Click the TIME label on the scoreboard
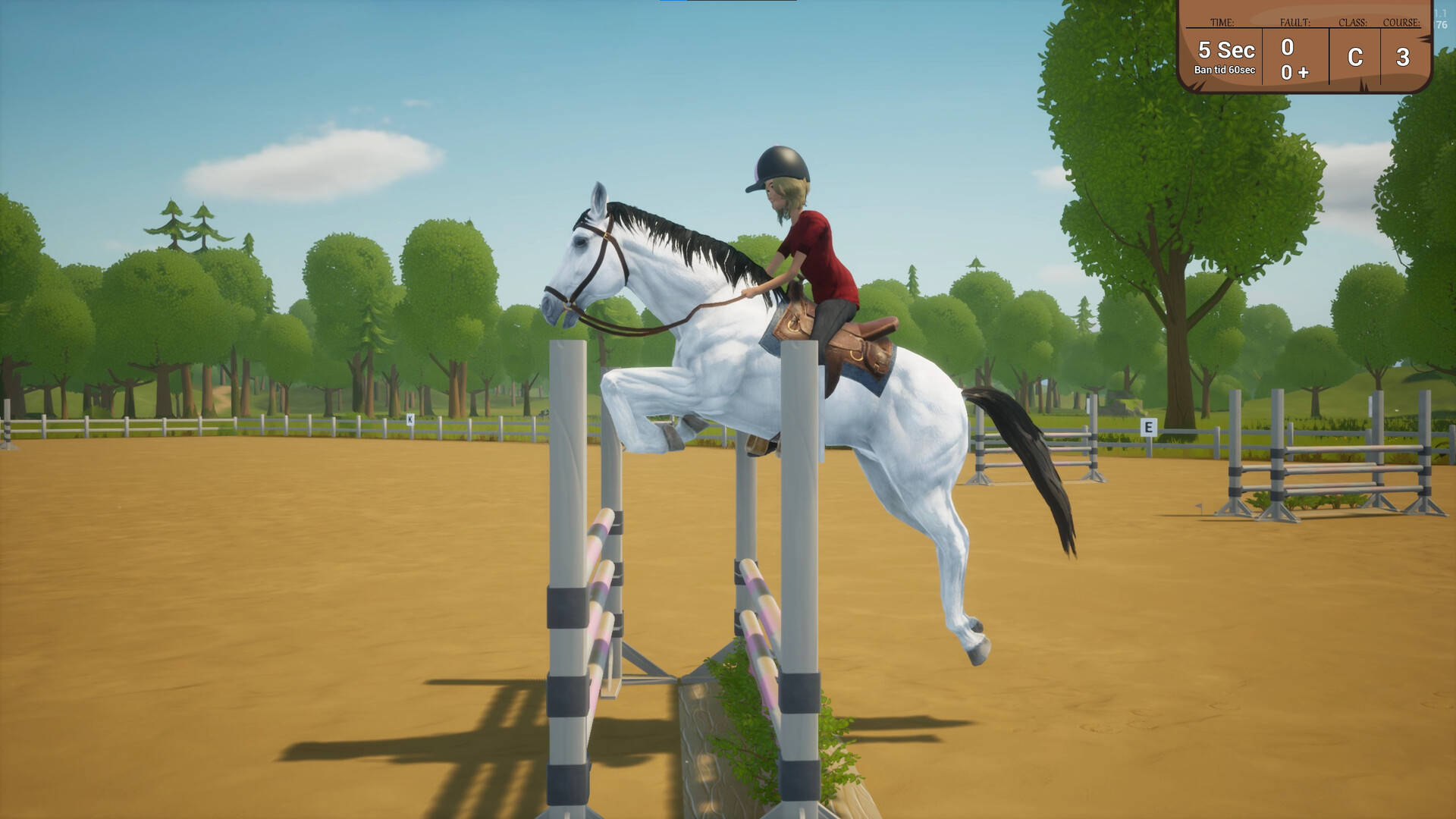The width and height of the screenshot is (1456, 819). pos(1222,24)
